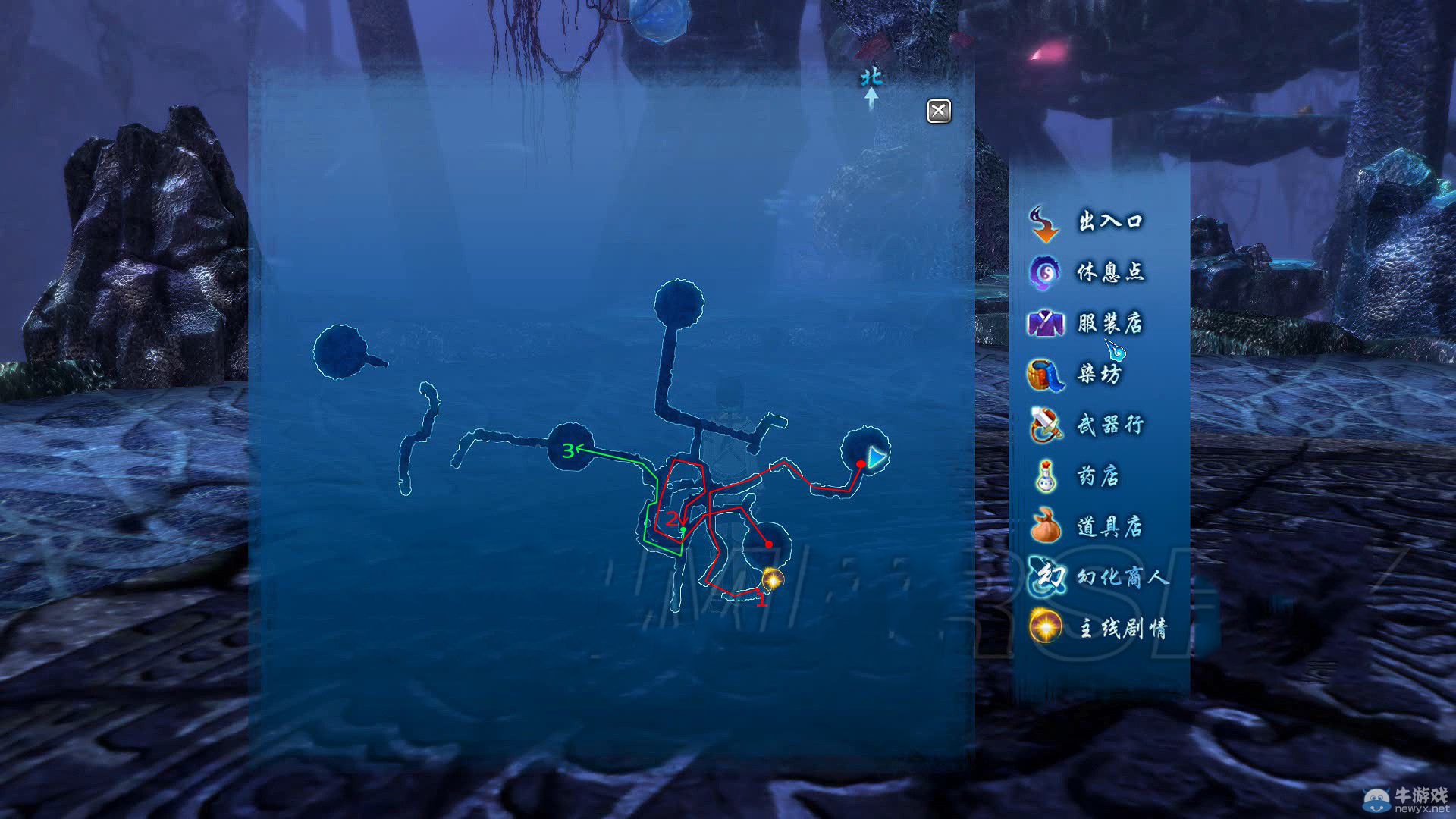Close the map panel with the X button
The width and height of the screenshot is (1456, 819).
pyautogui.click(x=939, y=111)
